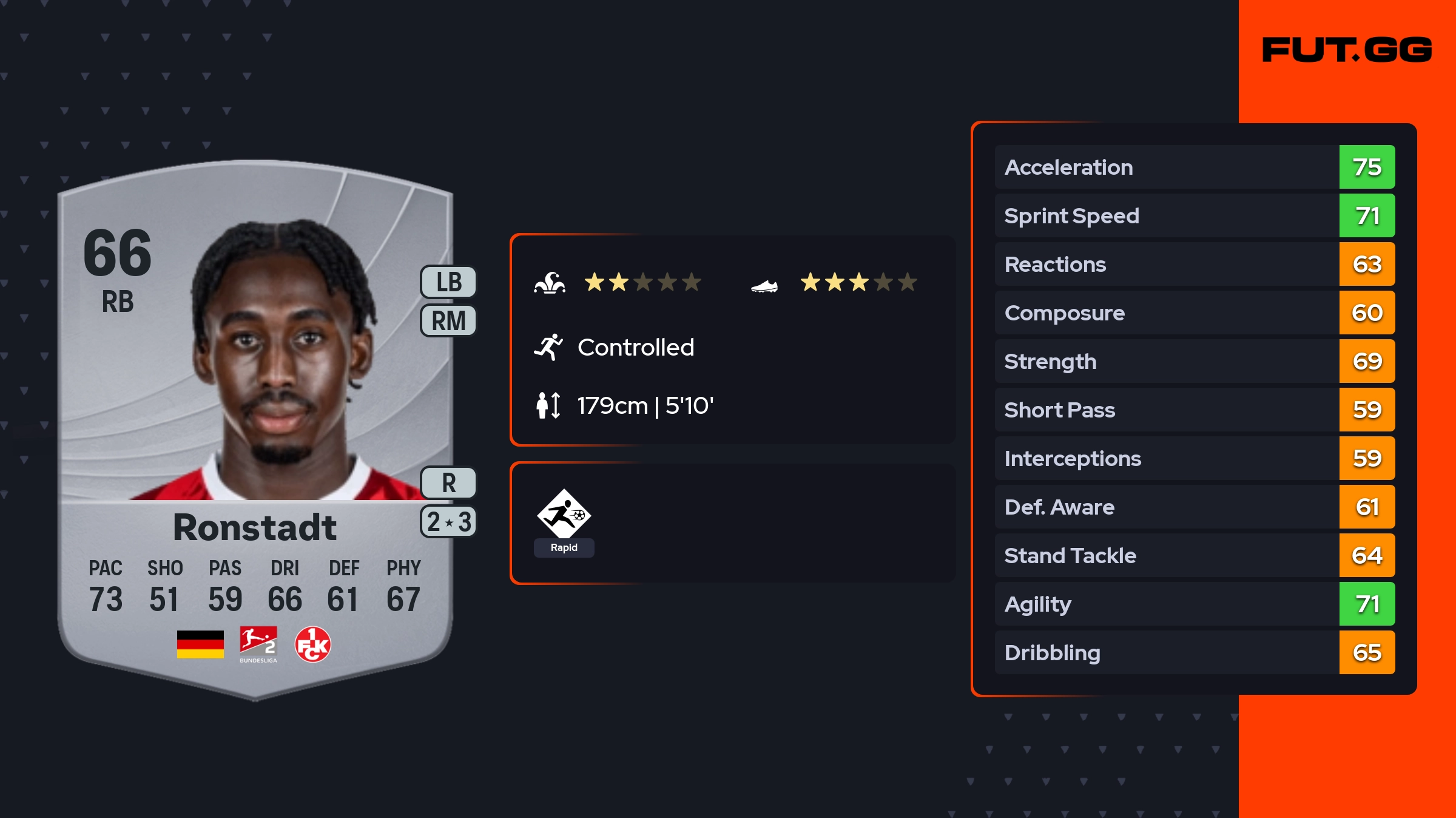Screen dimensions: 1456x818
Task: Select the Kaiserslautern club badge
Action: [312, 644]
